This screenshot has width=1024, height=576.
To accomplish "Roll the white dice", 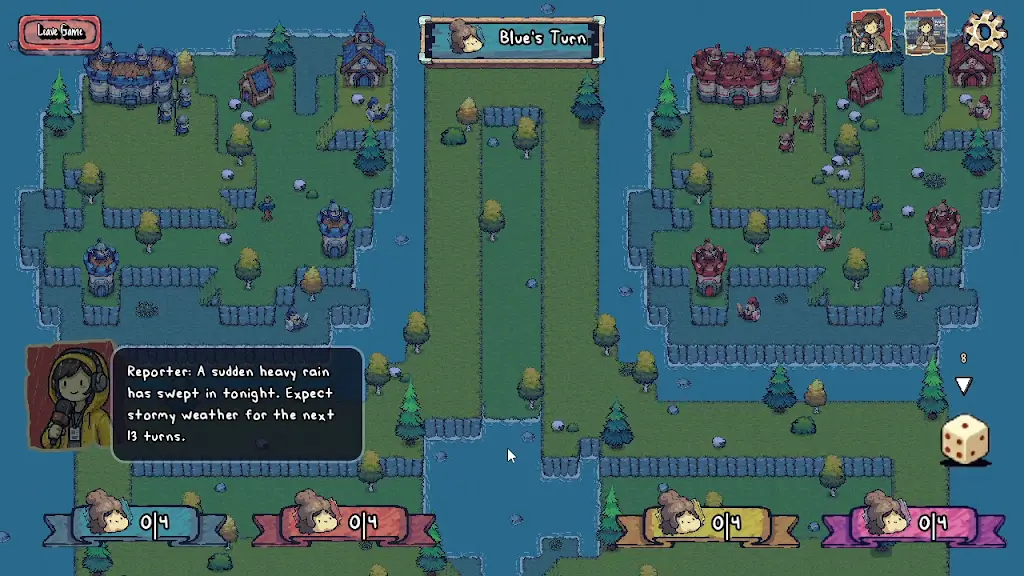I will [965, 440].
